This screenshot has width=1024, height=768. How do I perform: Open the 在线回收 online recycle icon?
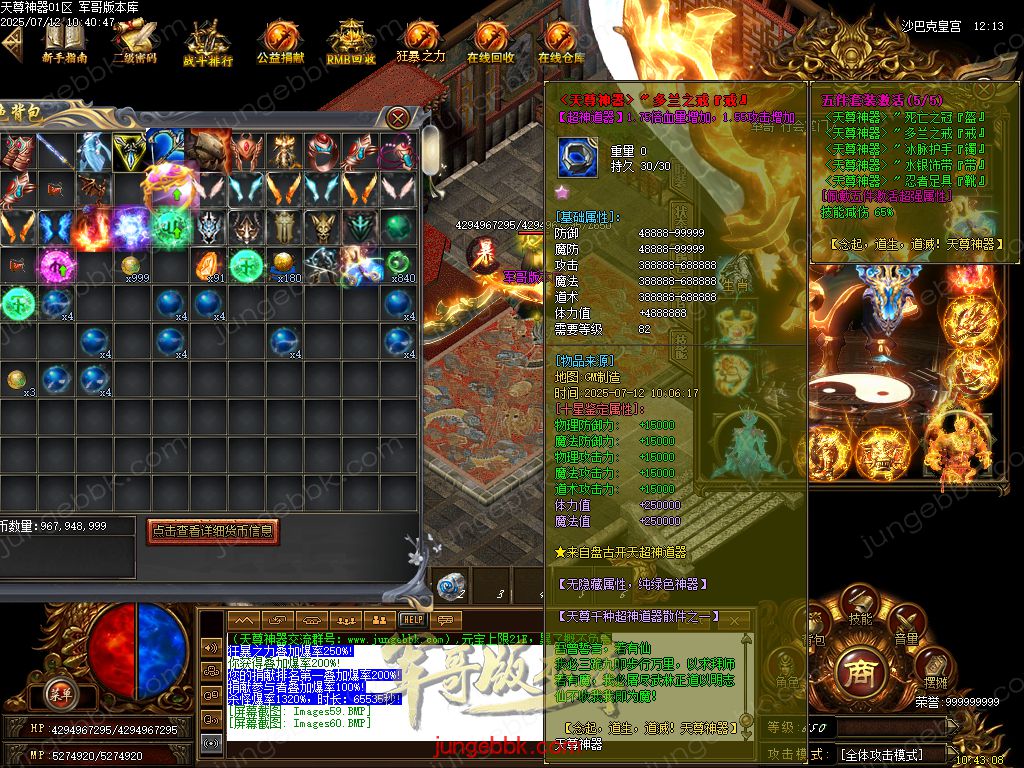click(x=491, y=43)
